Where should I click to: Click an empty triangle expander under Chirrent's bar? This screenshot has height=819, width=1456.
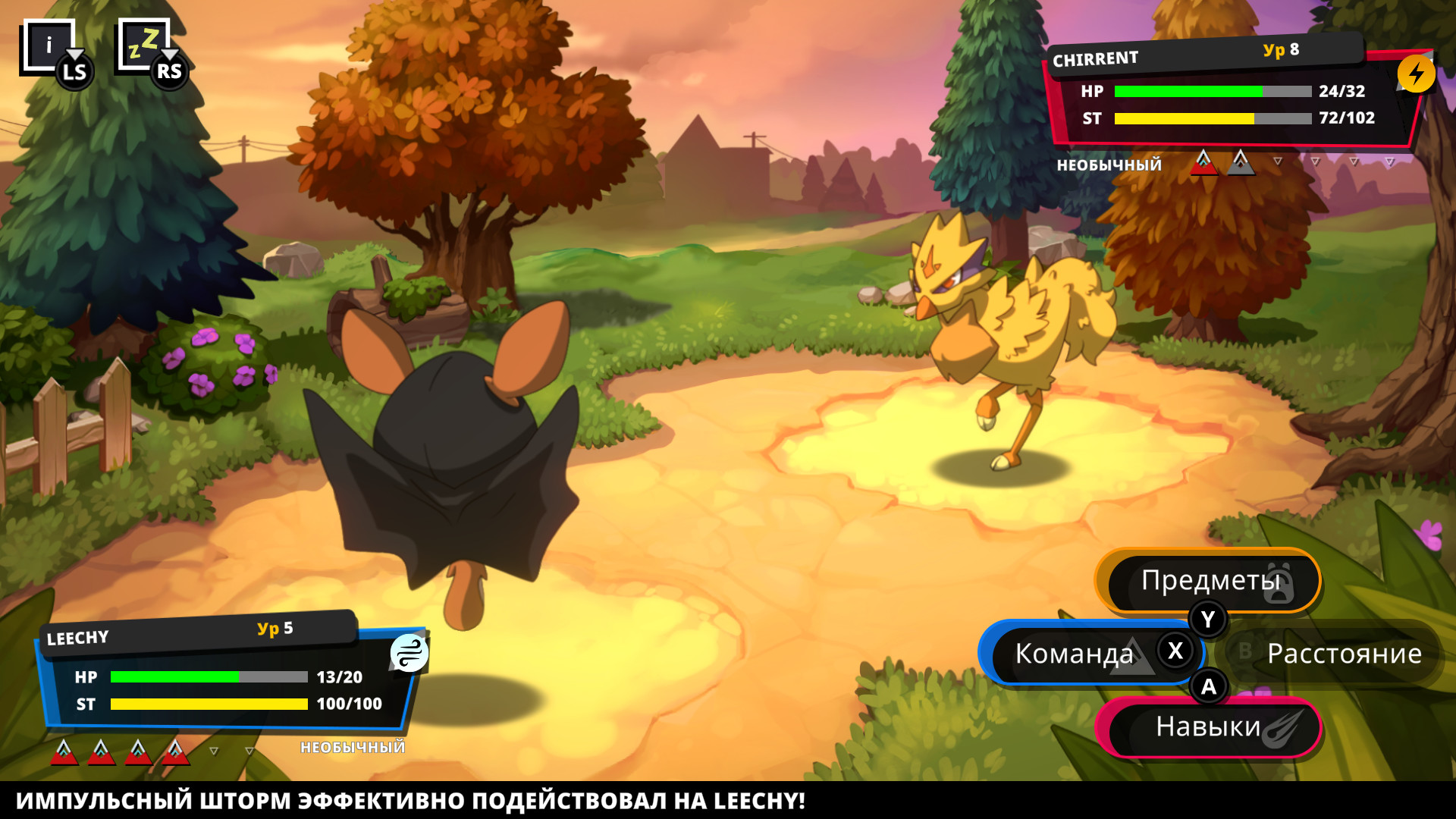coord(1279,161)
